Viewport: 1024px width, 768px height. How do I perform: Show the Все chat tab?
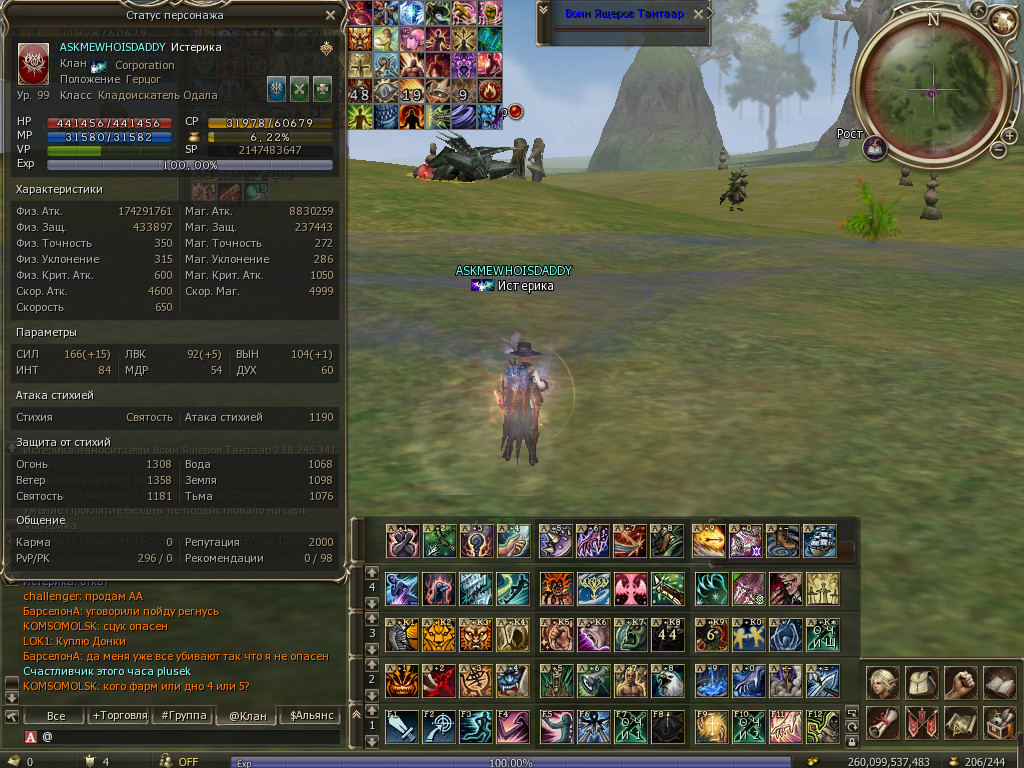[56, 715]
